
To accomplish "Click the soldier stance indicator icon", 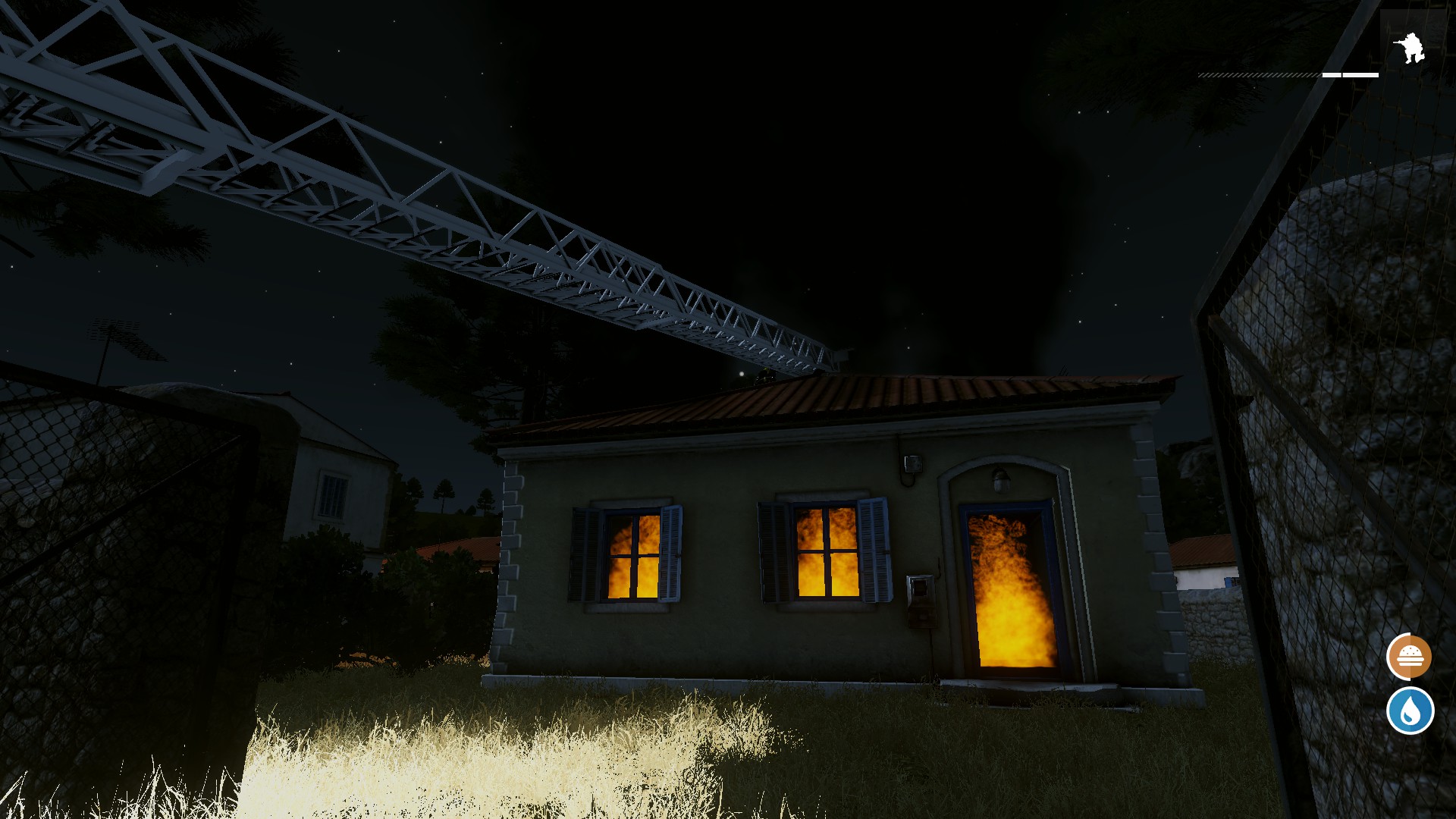I will [x=1410, y=48].
